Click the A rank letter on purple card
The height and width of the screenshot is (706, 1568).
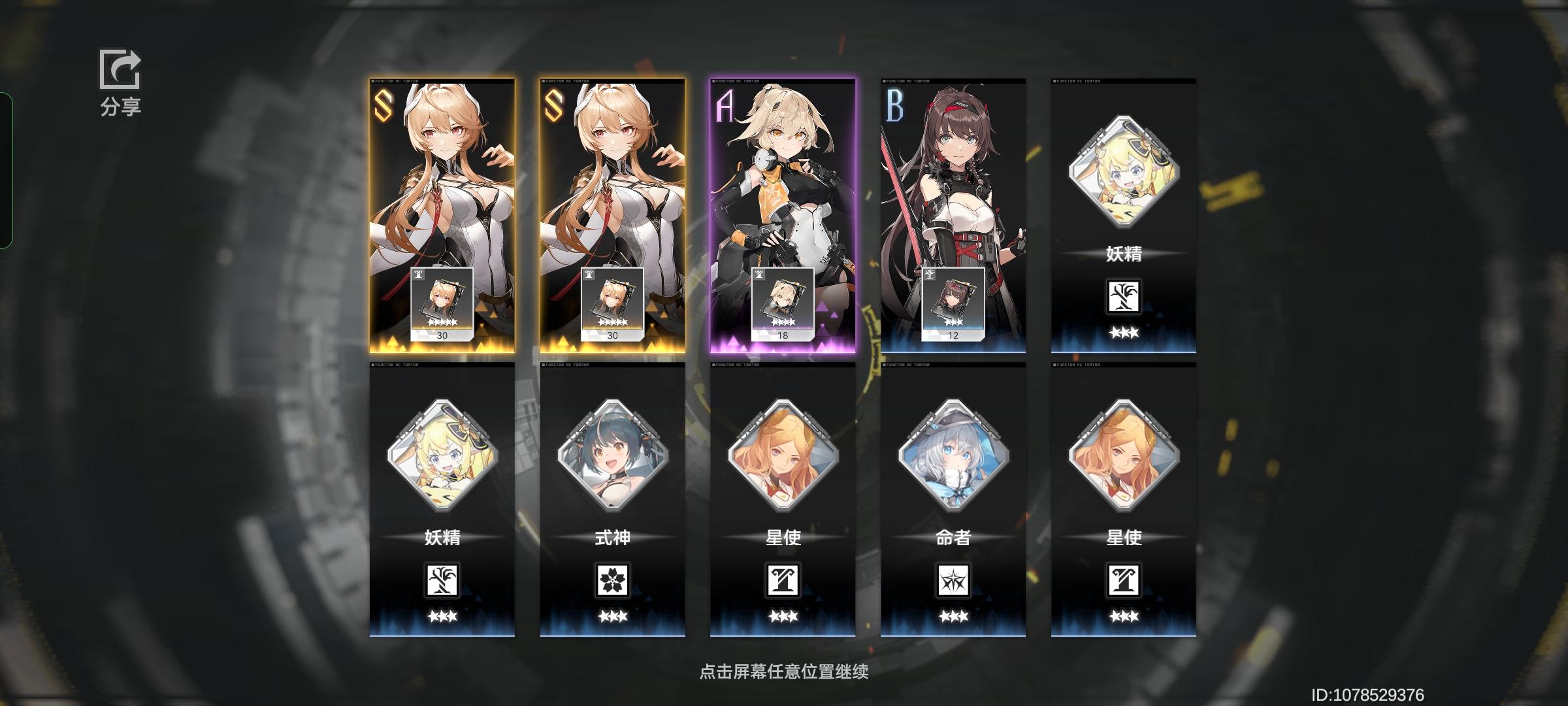[725, 107]
